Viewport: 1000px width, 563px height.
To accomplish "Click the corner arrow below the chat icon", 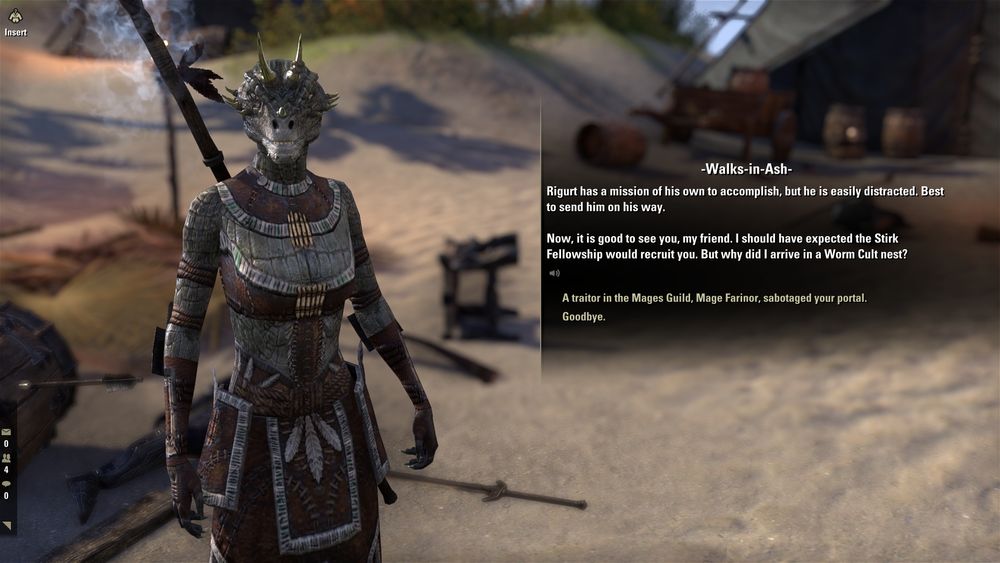I will [7, 525].
